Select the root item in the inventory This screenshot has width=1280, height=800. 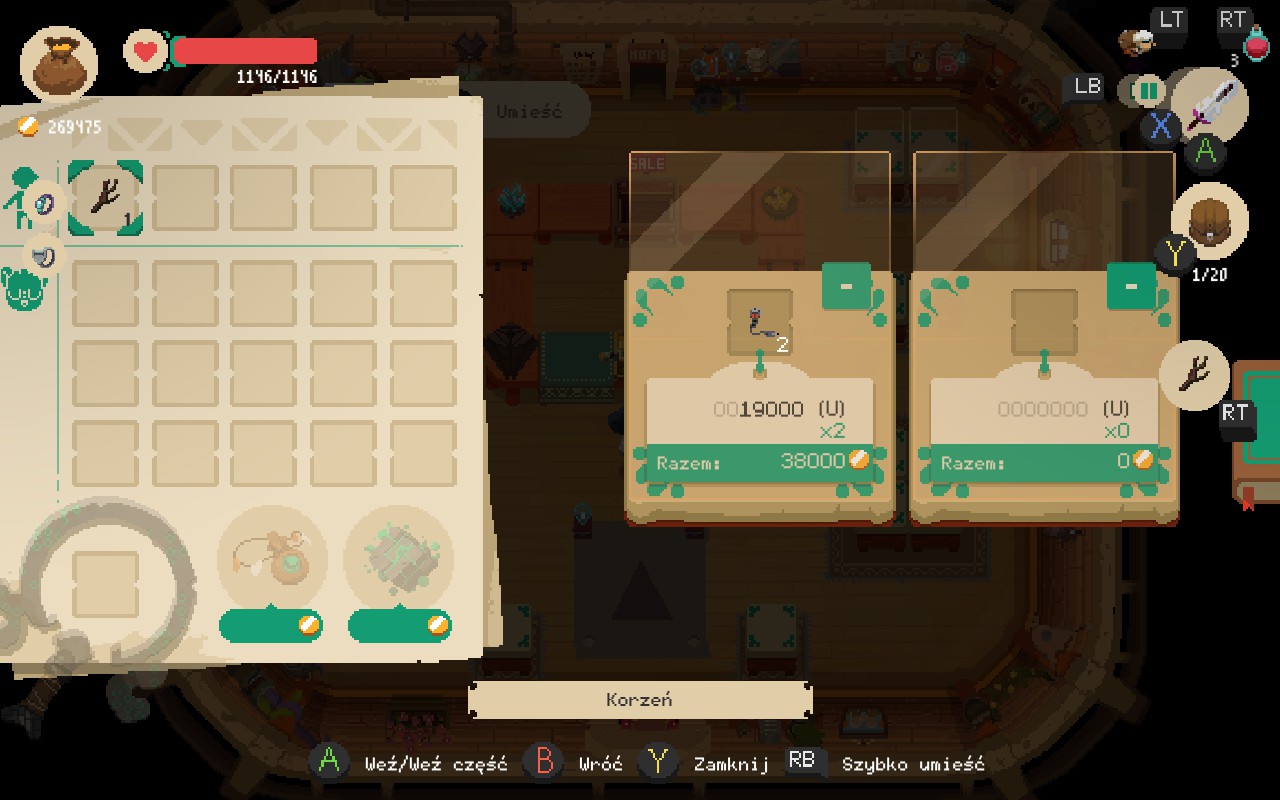point(105,199)
